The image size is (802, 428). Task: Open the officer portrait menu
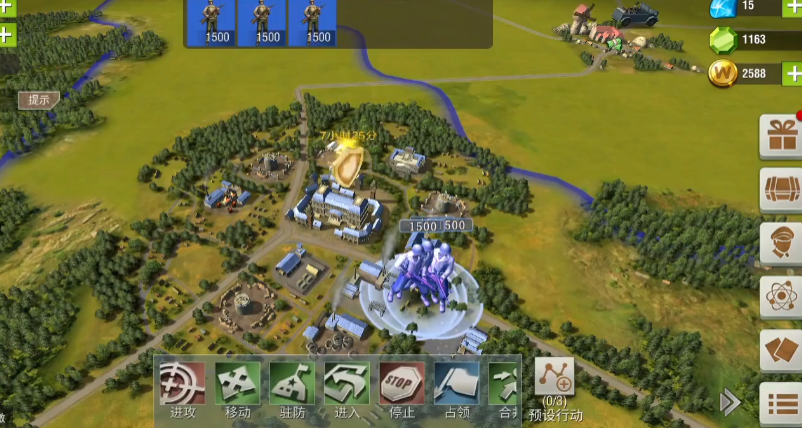coord(781,243)
